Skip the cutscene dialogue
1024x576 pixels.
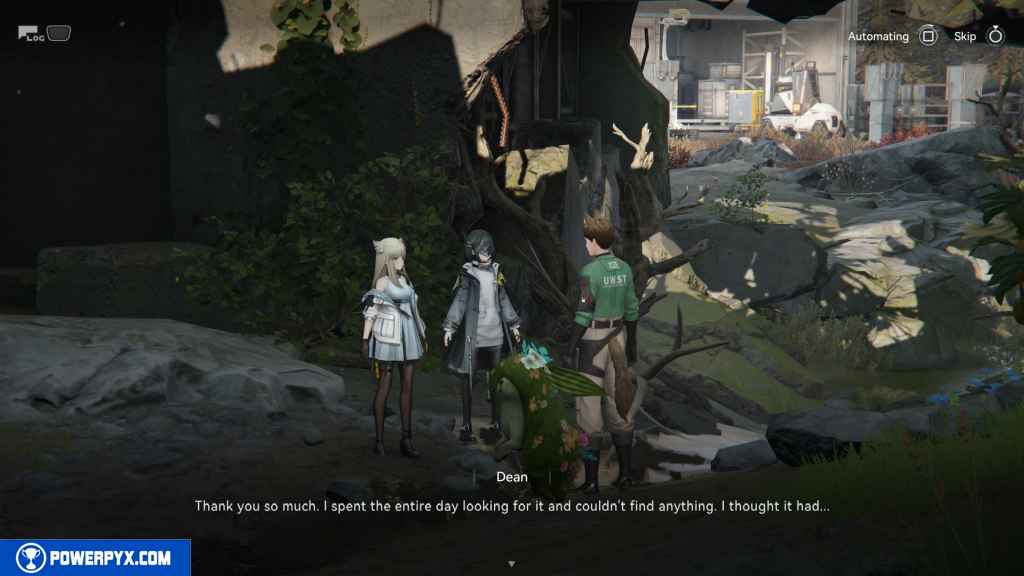[x=994, y=37]
